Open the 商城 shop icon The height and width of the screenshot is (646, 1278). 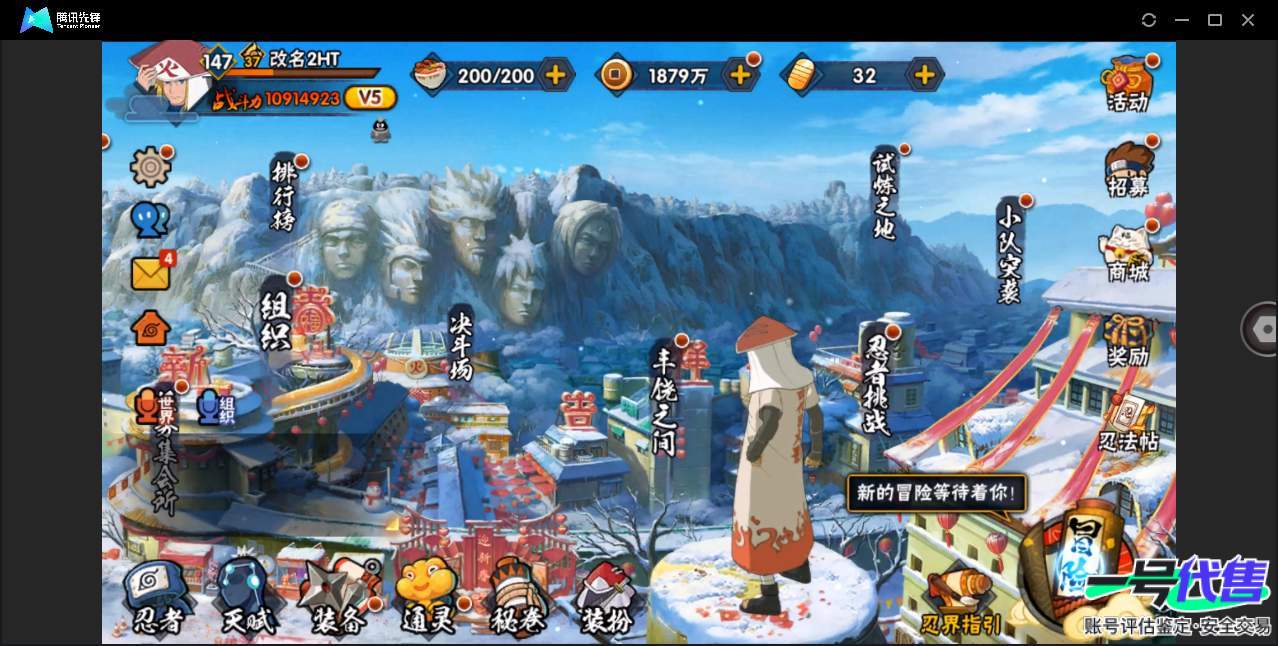[1128, 254]
